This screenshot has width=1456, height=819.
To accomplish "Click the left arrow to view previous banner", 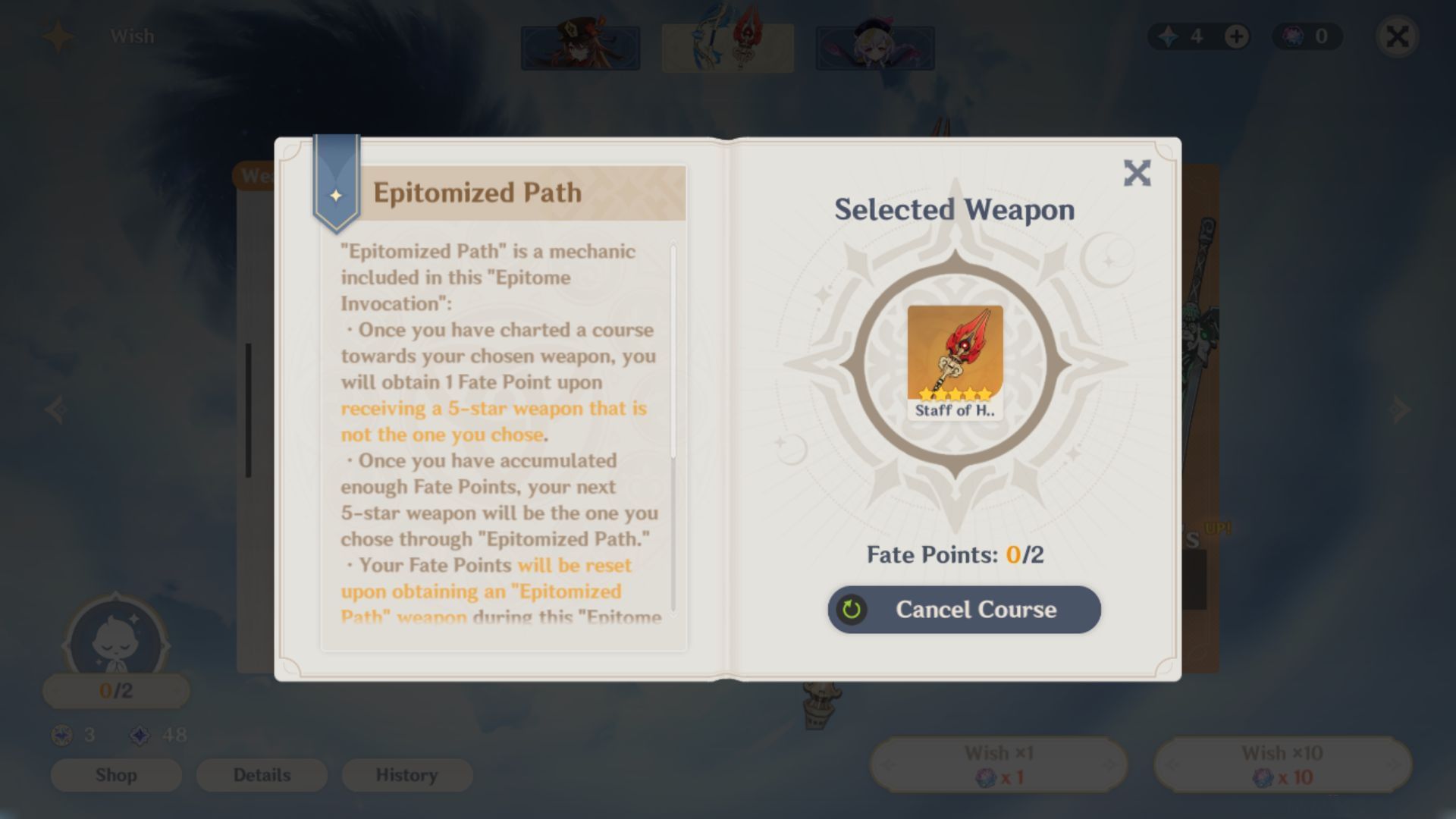I will (58, 409).
